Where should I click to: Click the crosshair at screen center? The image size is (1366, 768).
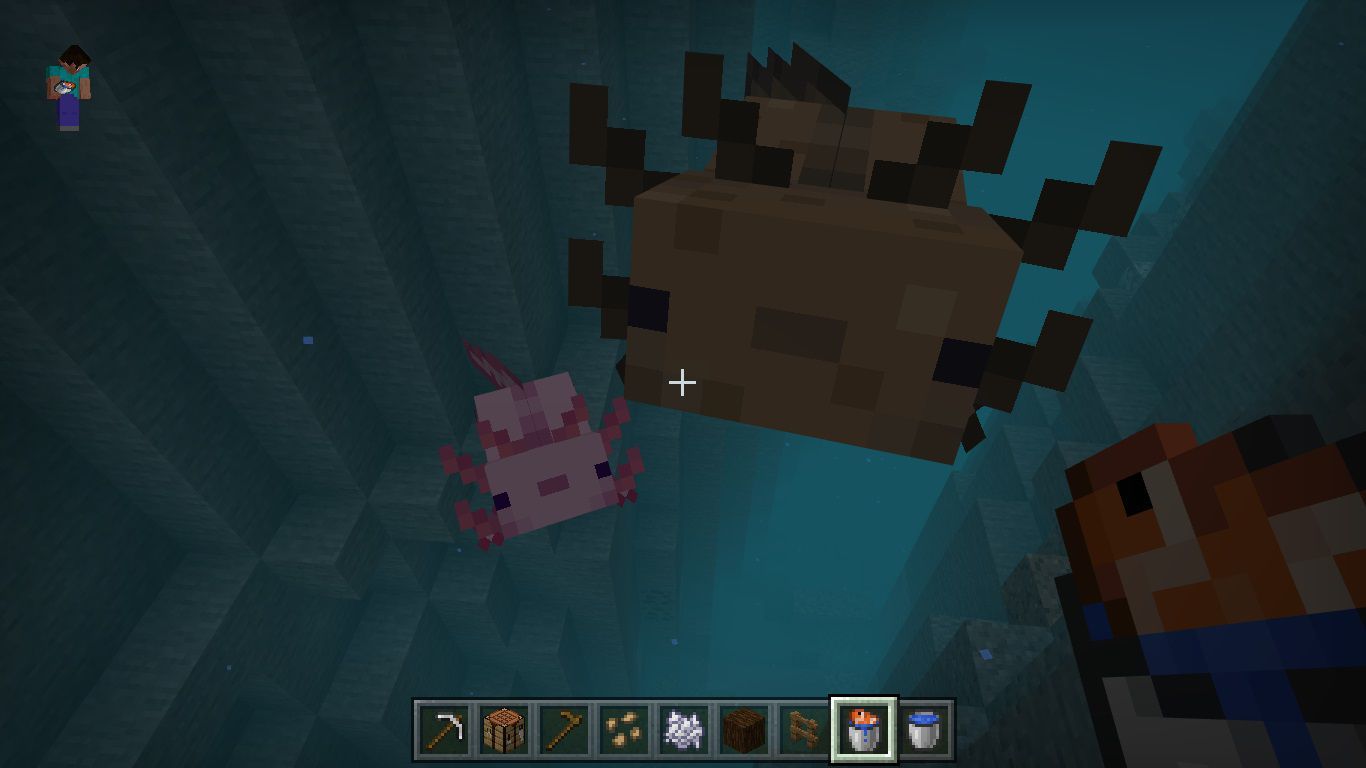683,382
